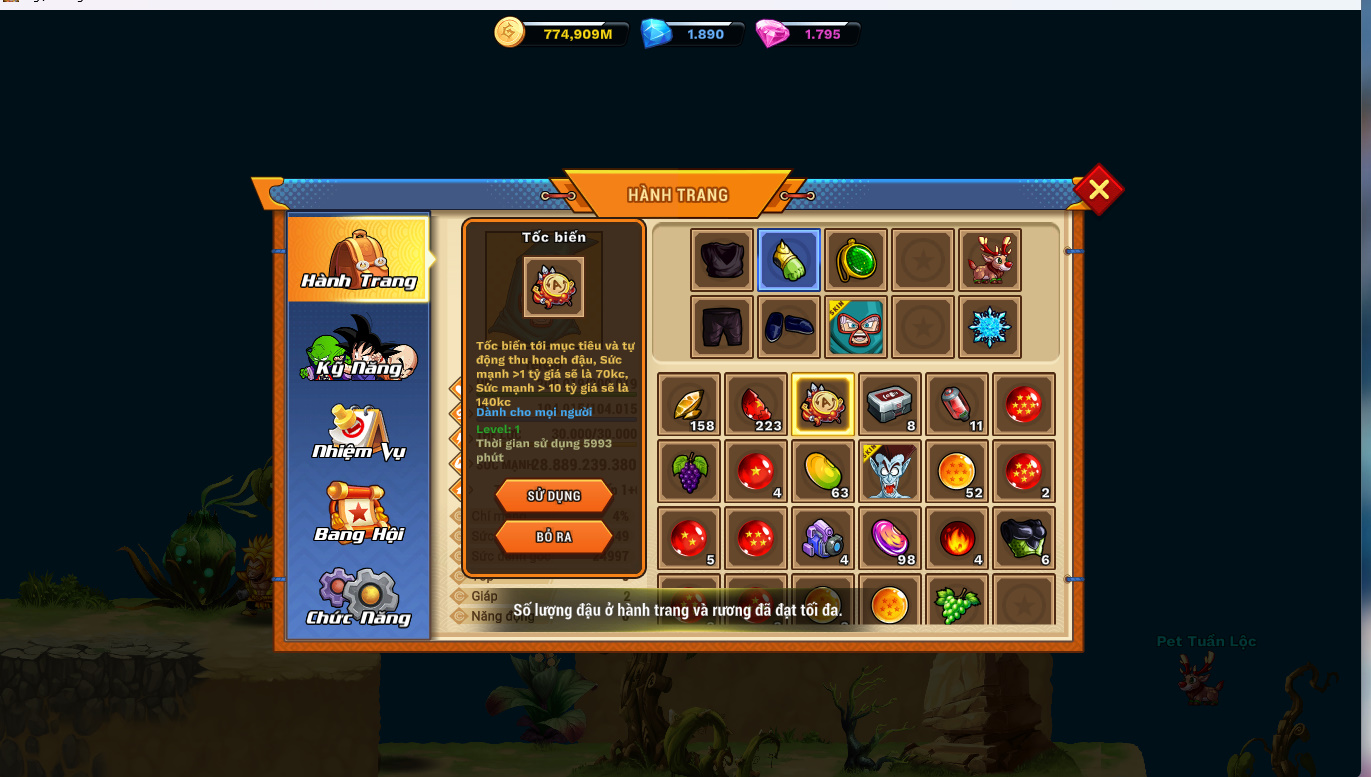Choose the equipped green radar amulet
The height and width of the screenshot is (777, 1371).
pyautogui.click(x=856, y=260)
